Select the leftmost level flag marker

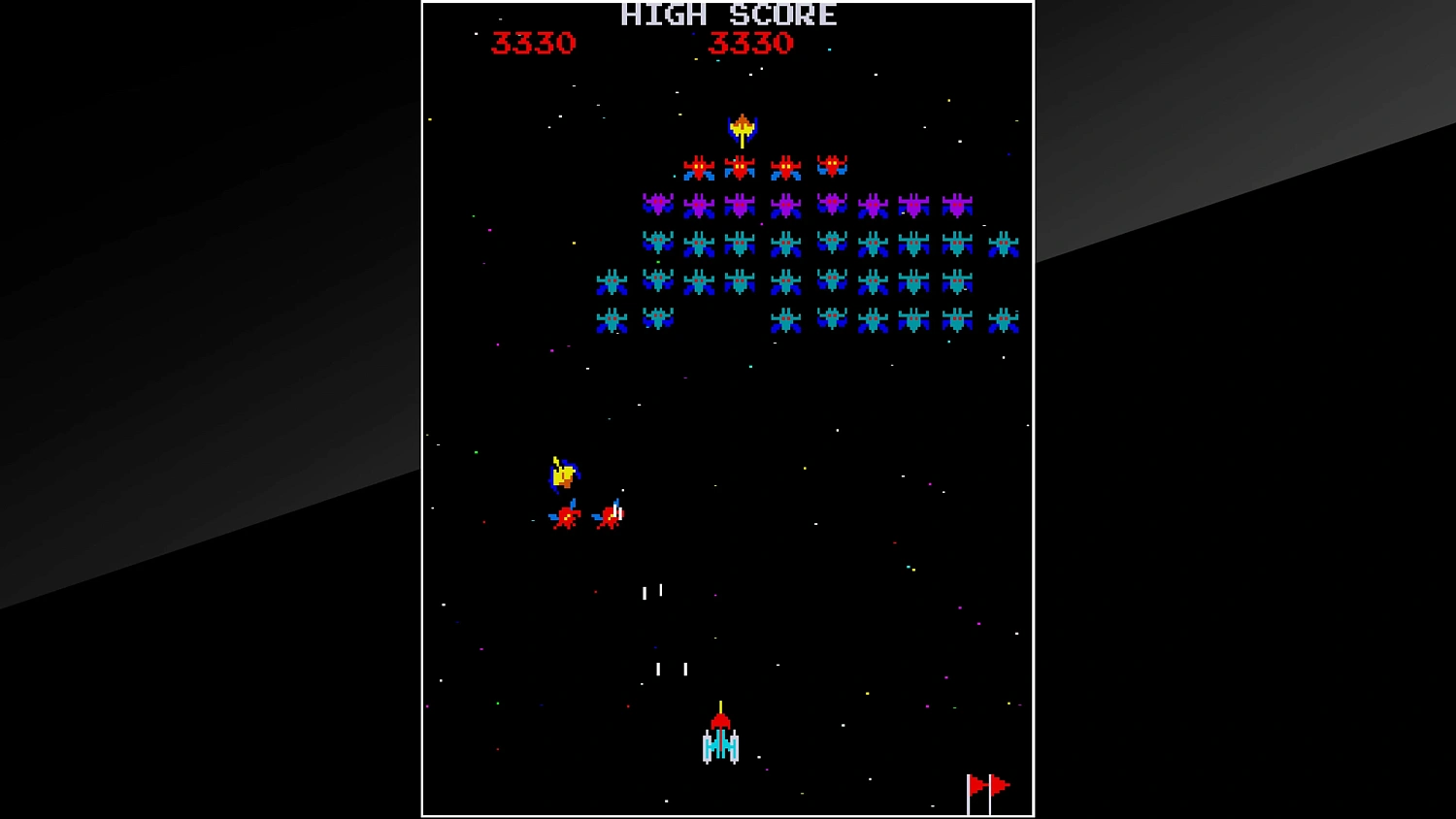coord(974,783)
